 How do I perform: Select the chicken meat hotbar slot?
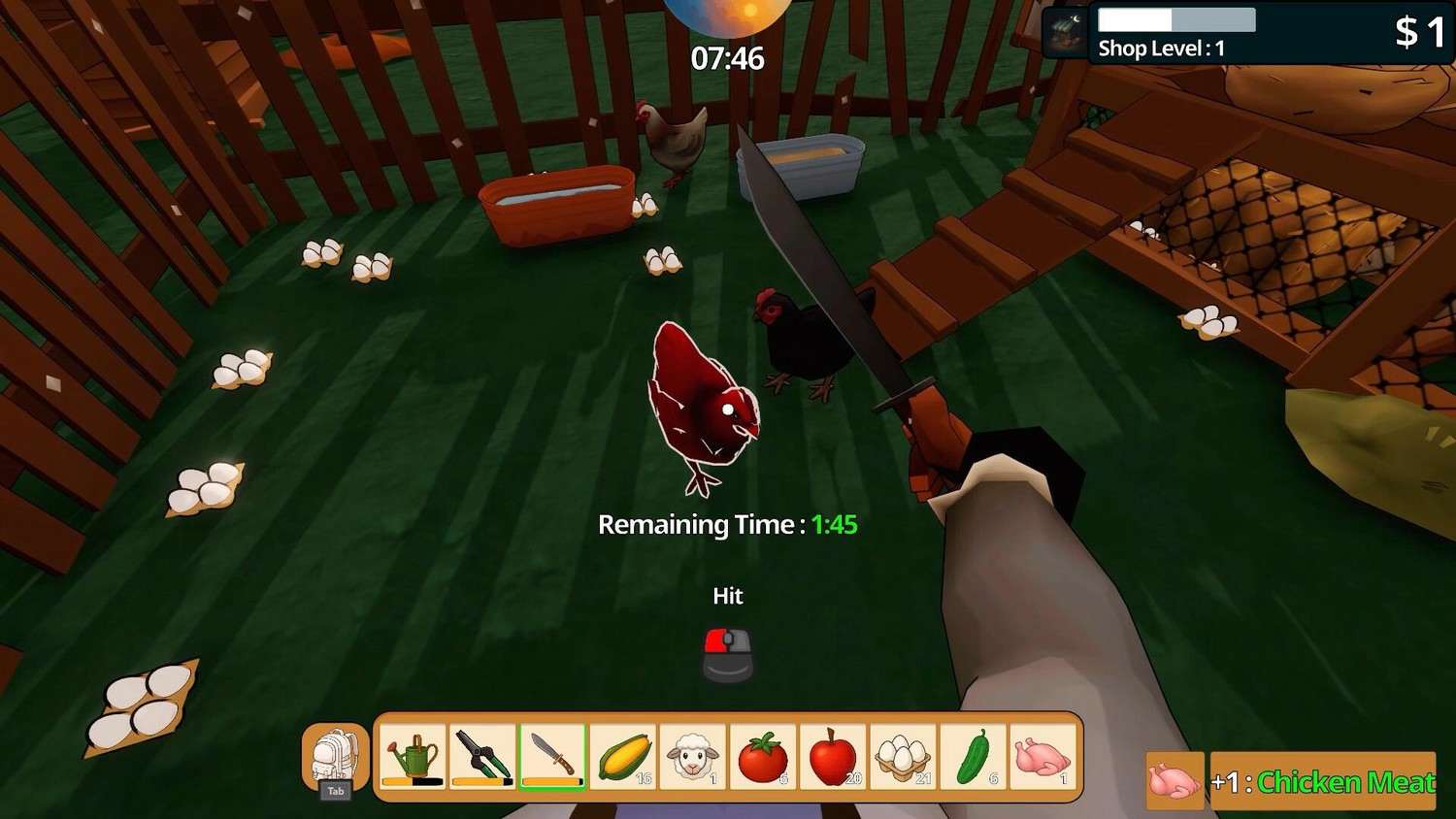pos(1042,757)
